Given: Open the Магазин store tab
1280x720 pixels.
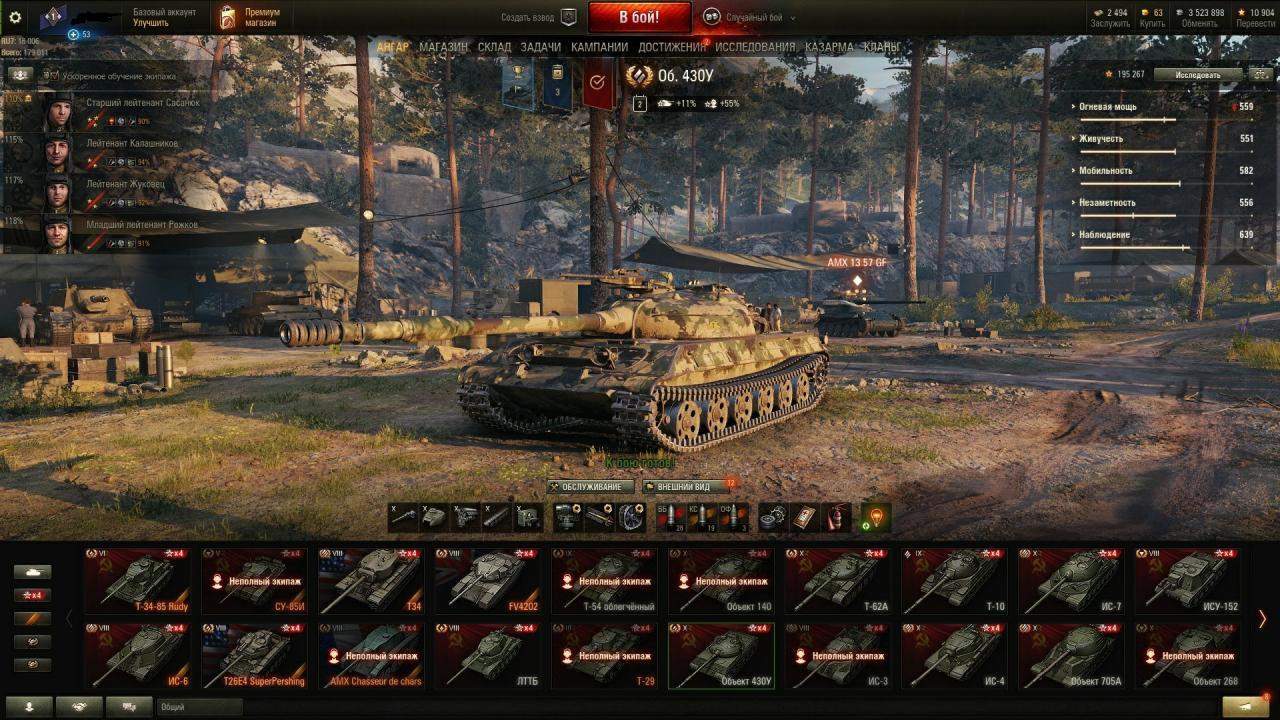Looking at the screenshot, I should (443, 47).
